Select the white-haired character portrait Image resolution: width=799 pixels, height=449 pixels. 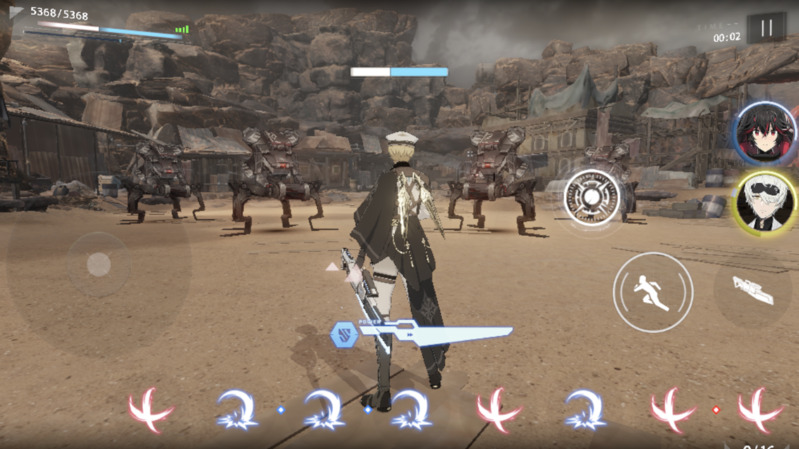[x=765, y=203]
